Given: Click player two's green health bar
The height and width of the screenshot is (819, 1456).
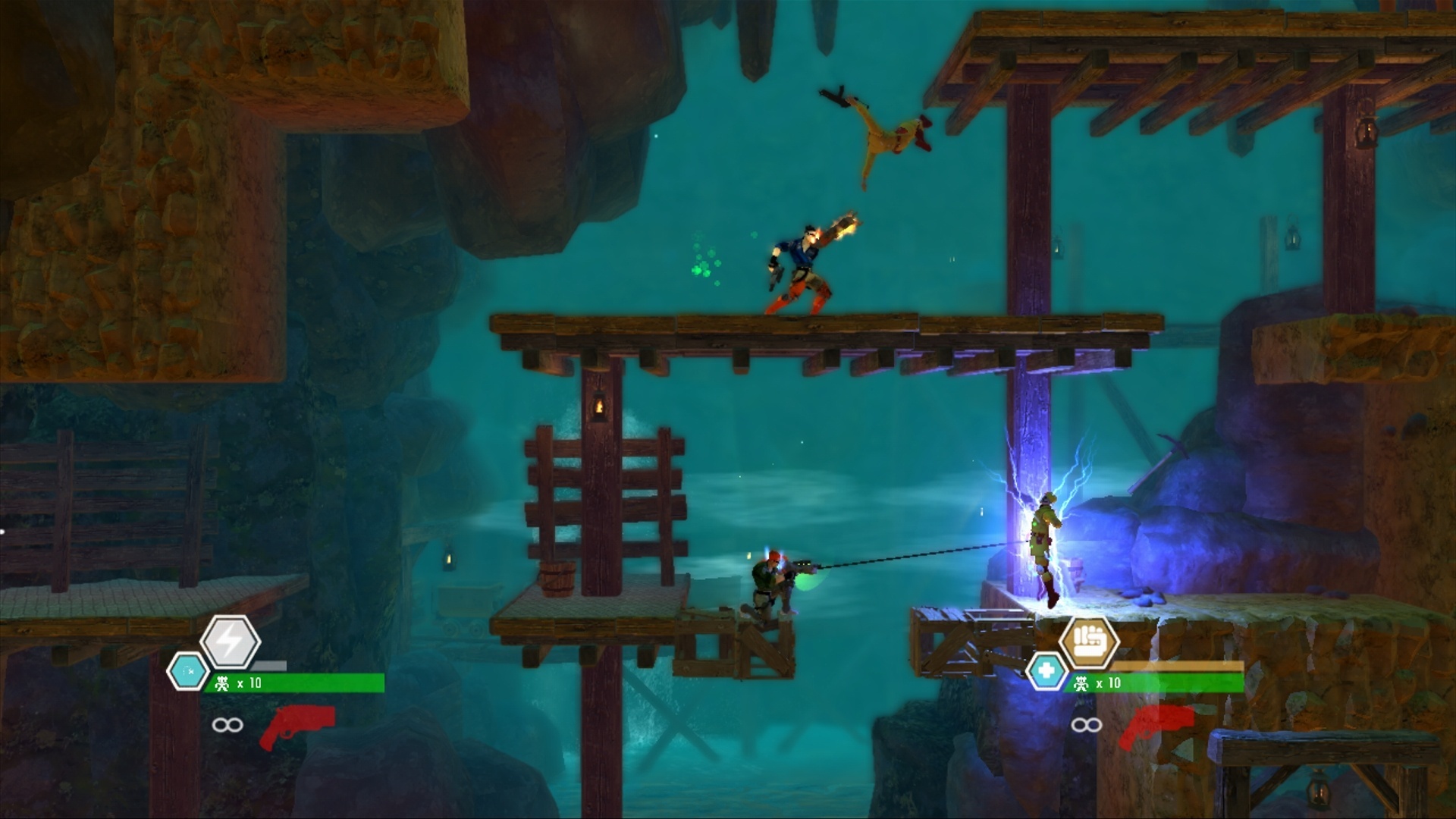Looking at the screenshot, I should 1183,682.
